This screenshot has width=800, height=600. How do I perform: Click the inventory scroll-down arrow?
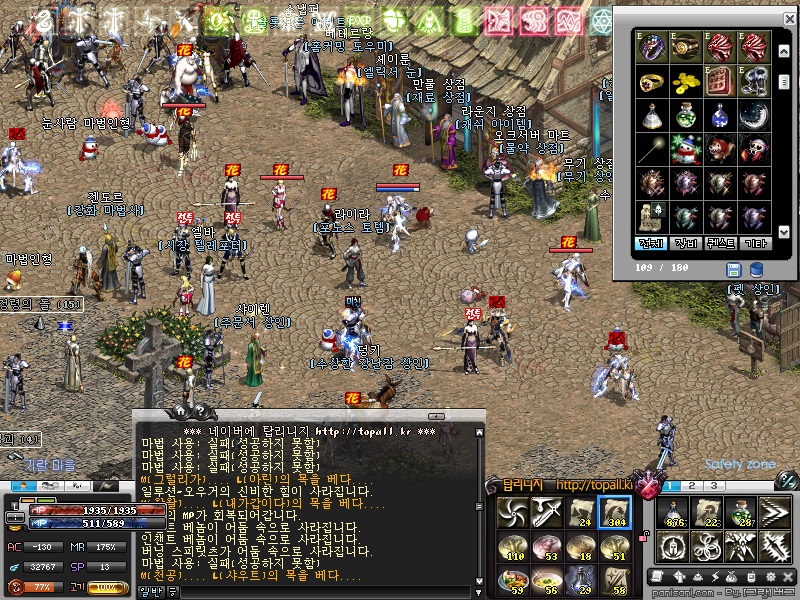[x=783, y=232]
